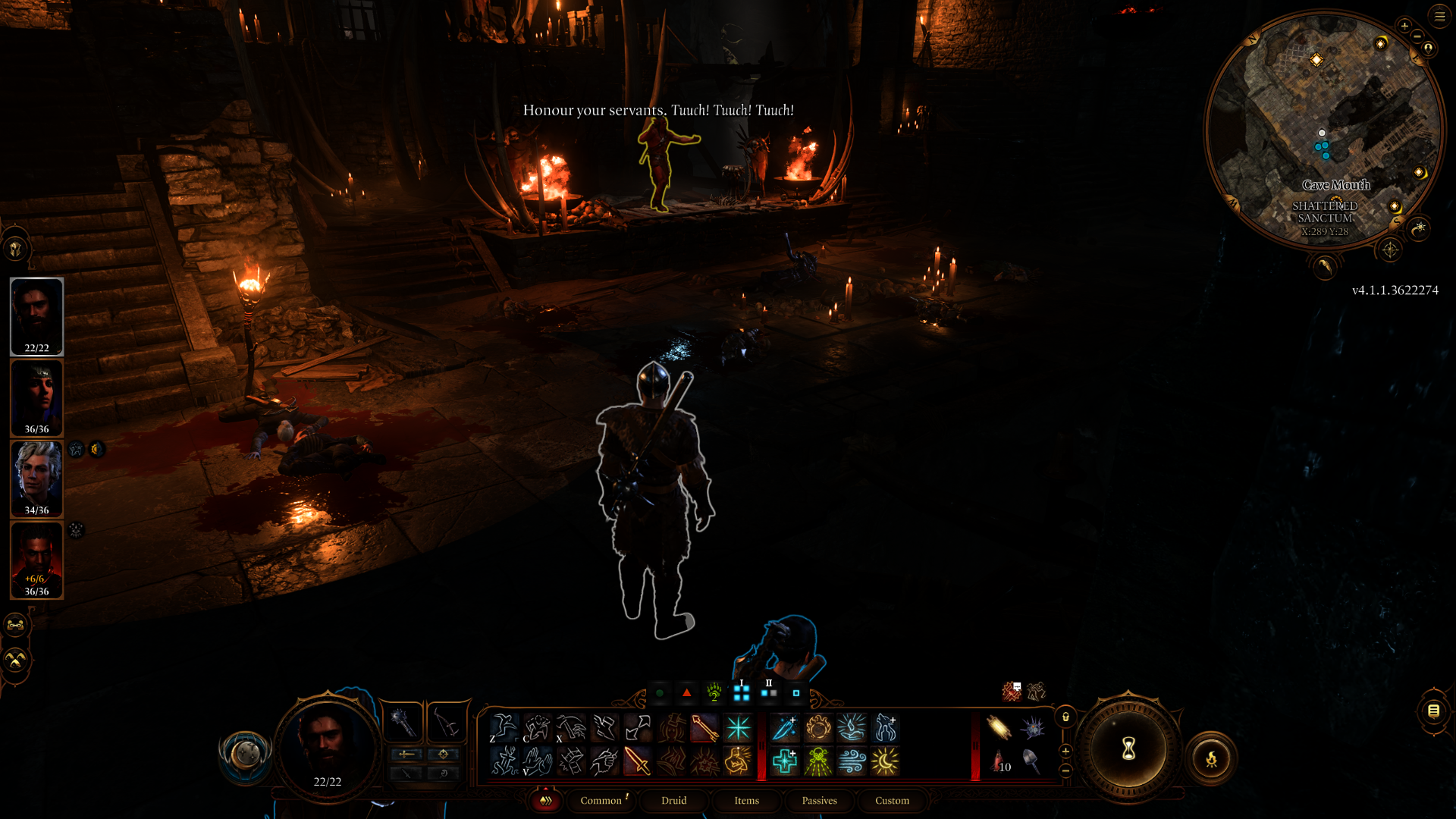Select the white-haired companion portrait

[36, 479]
